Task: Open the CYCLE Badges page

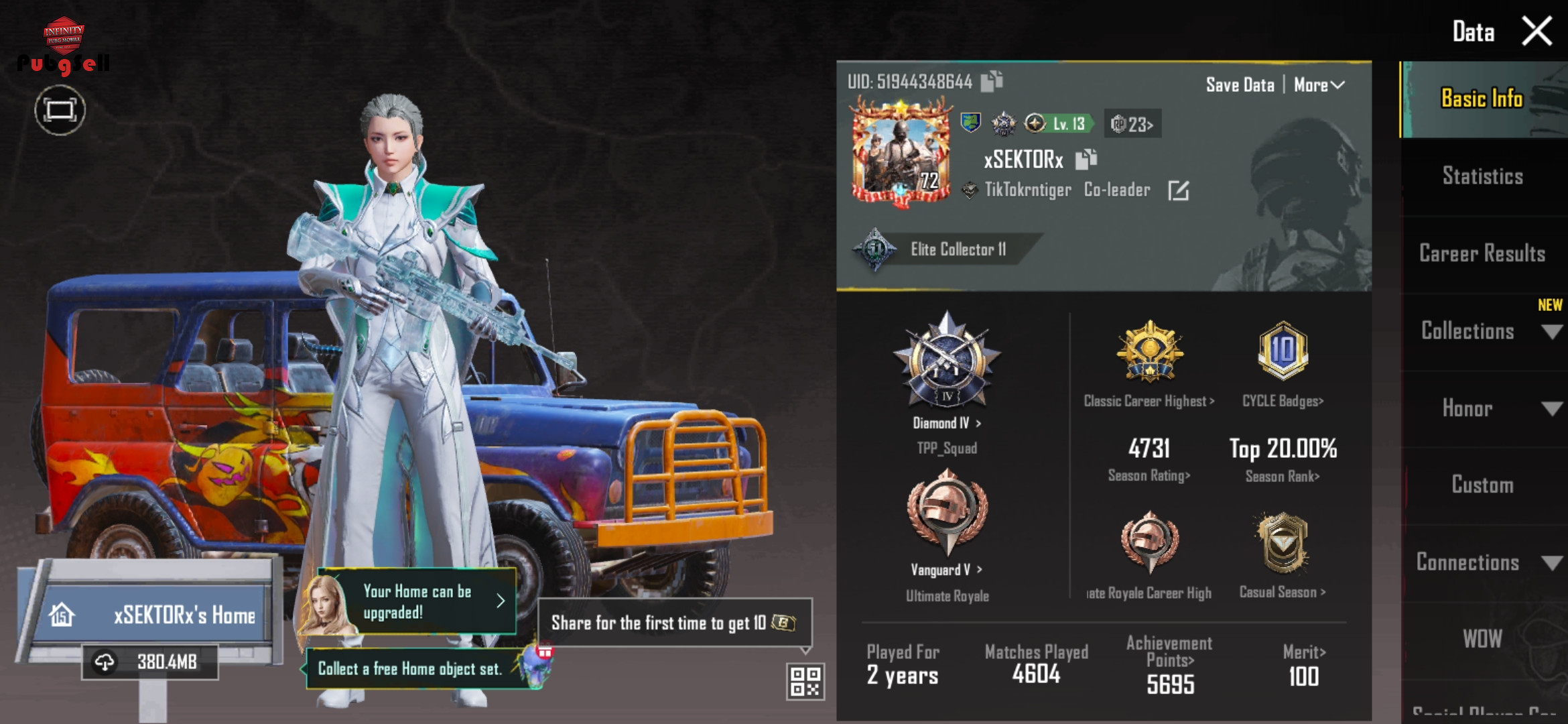Action: coord(1283,401)
